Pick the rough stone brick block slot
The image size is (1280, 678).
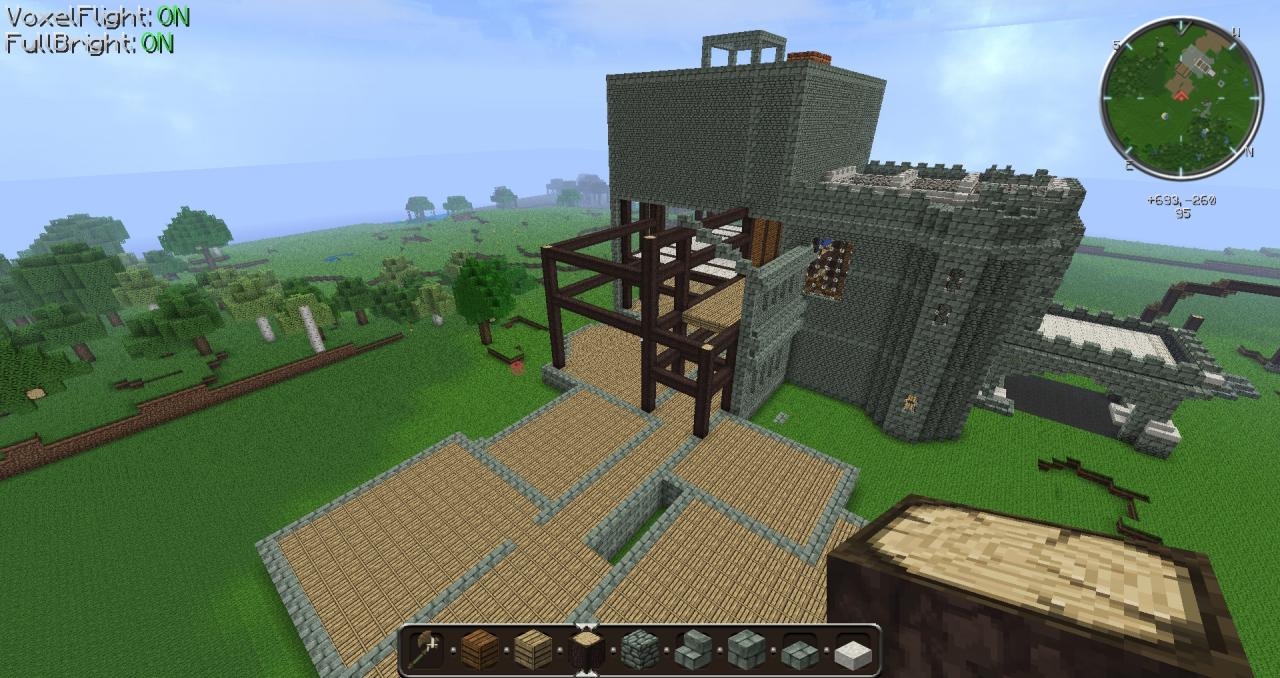640,650
